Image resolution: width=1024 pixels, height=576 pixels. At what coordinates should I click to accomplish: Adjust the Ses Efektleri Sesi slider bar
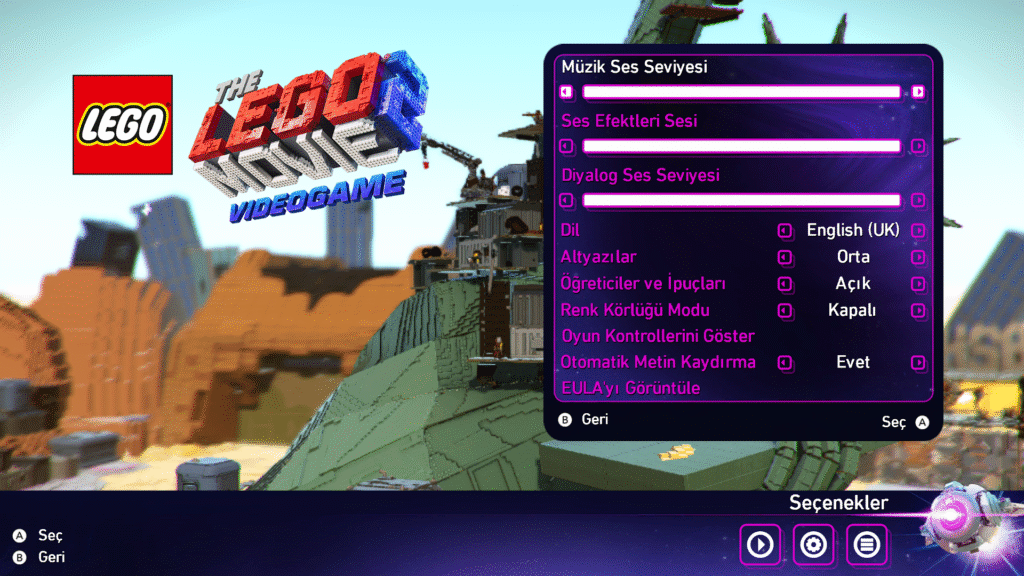(742, 146)
